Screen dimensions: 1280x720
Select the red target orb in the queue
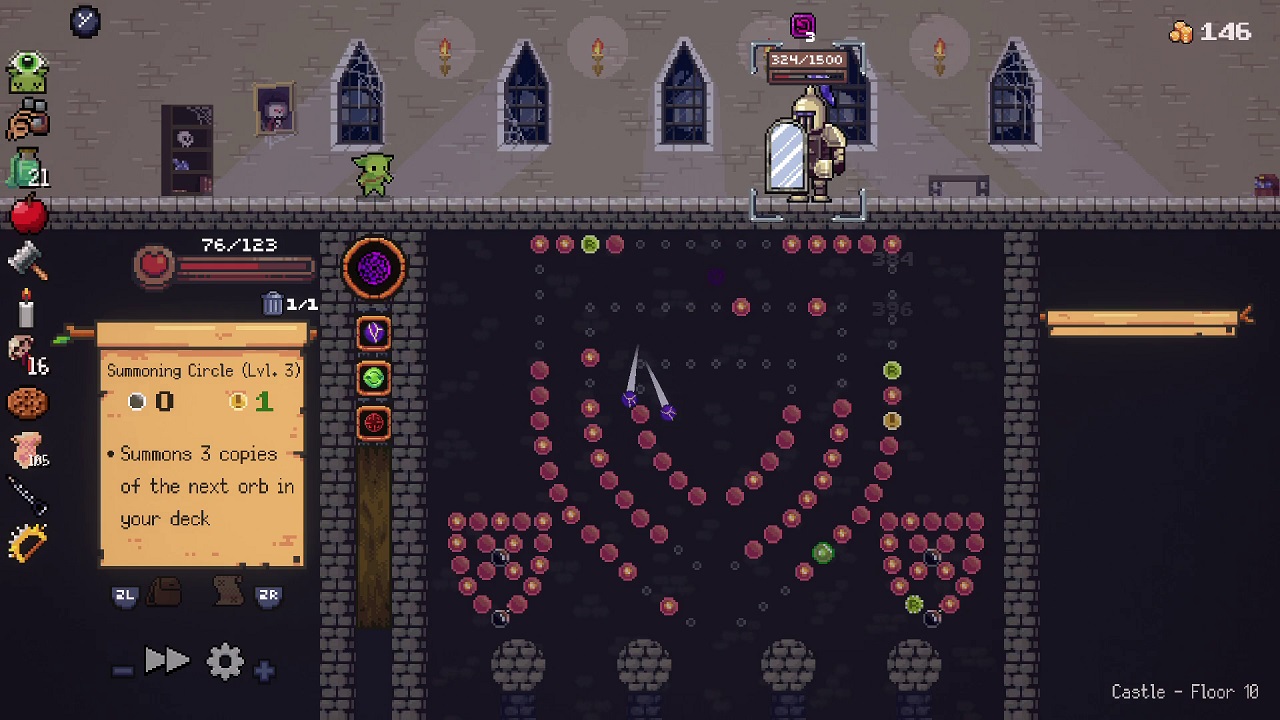click(x=373, y=423)
